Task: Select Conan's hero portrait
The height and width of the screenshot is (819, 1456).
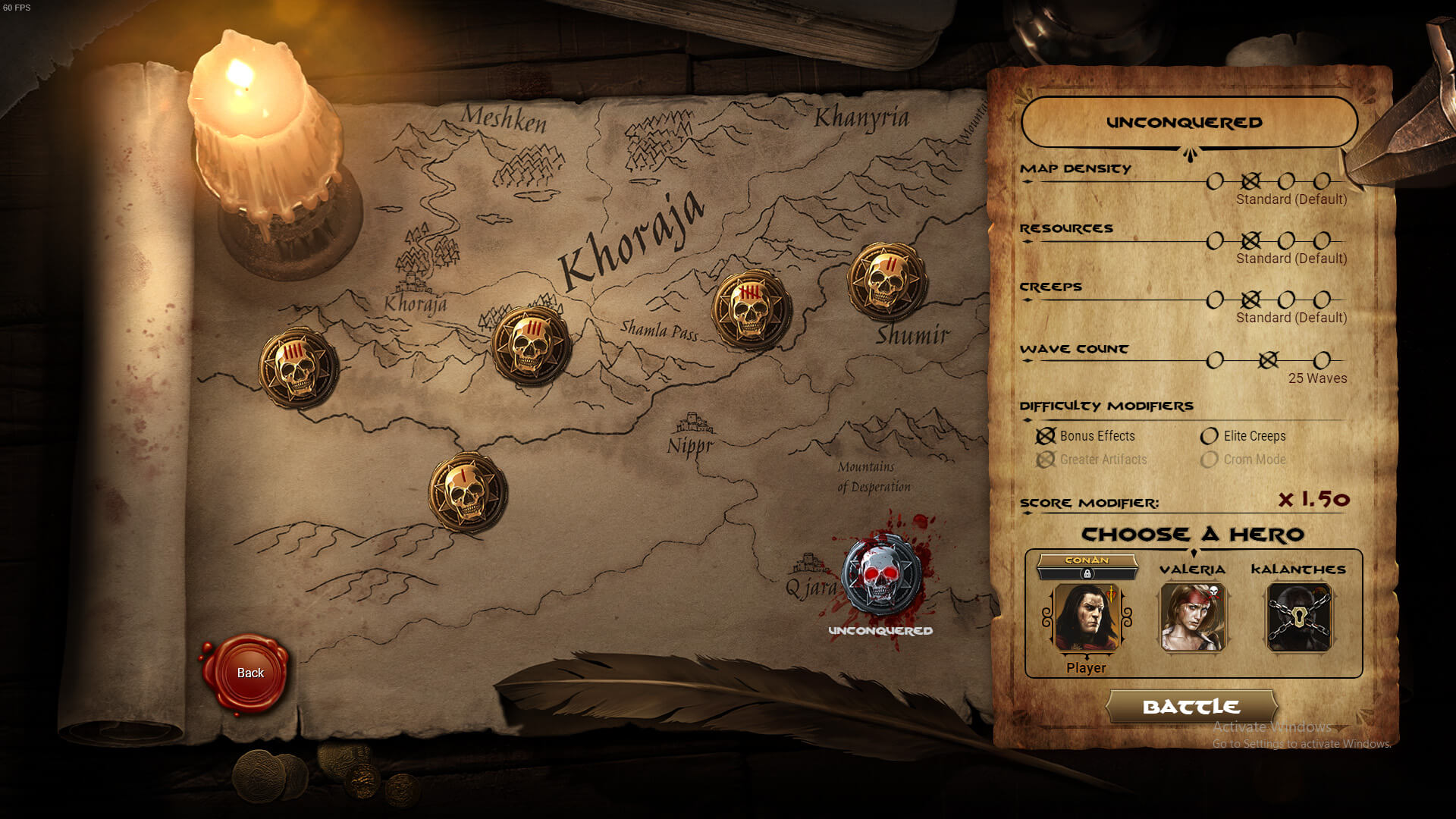Action: 1086,618
